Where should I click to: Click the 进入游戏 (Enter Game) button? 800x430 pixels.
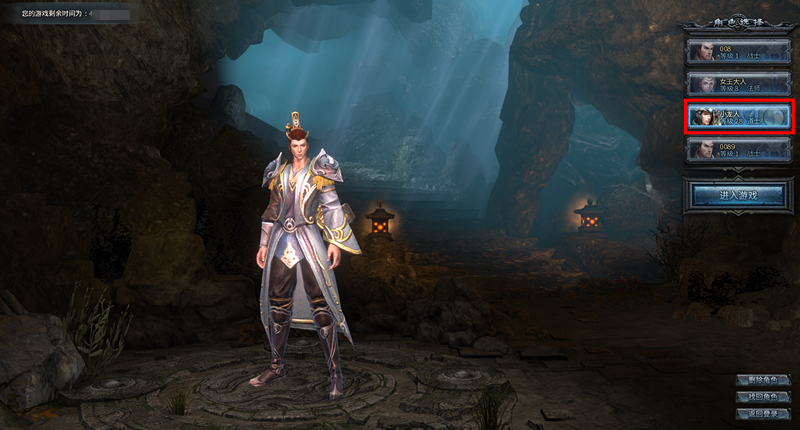click(x=739, y=195)
